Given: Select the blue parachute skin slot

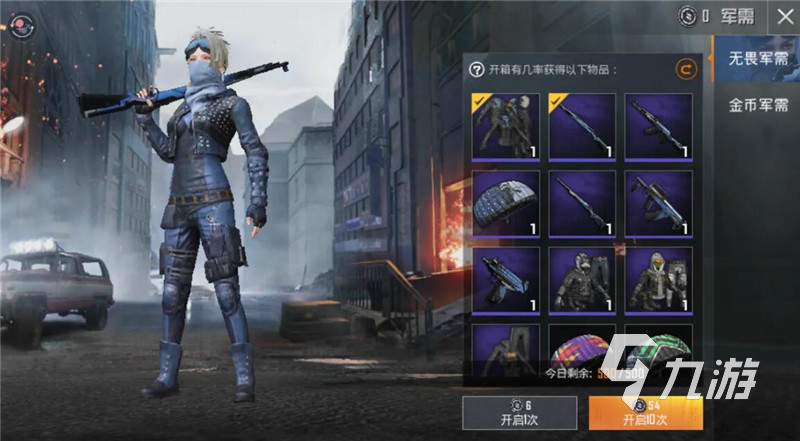Looking at the screenshot, I should [506, 203].
